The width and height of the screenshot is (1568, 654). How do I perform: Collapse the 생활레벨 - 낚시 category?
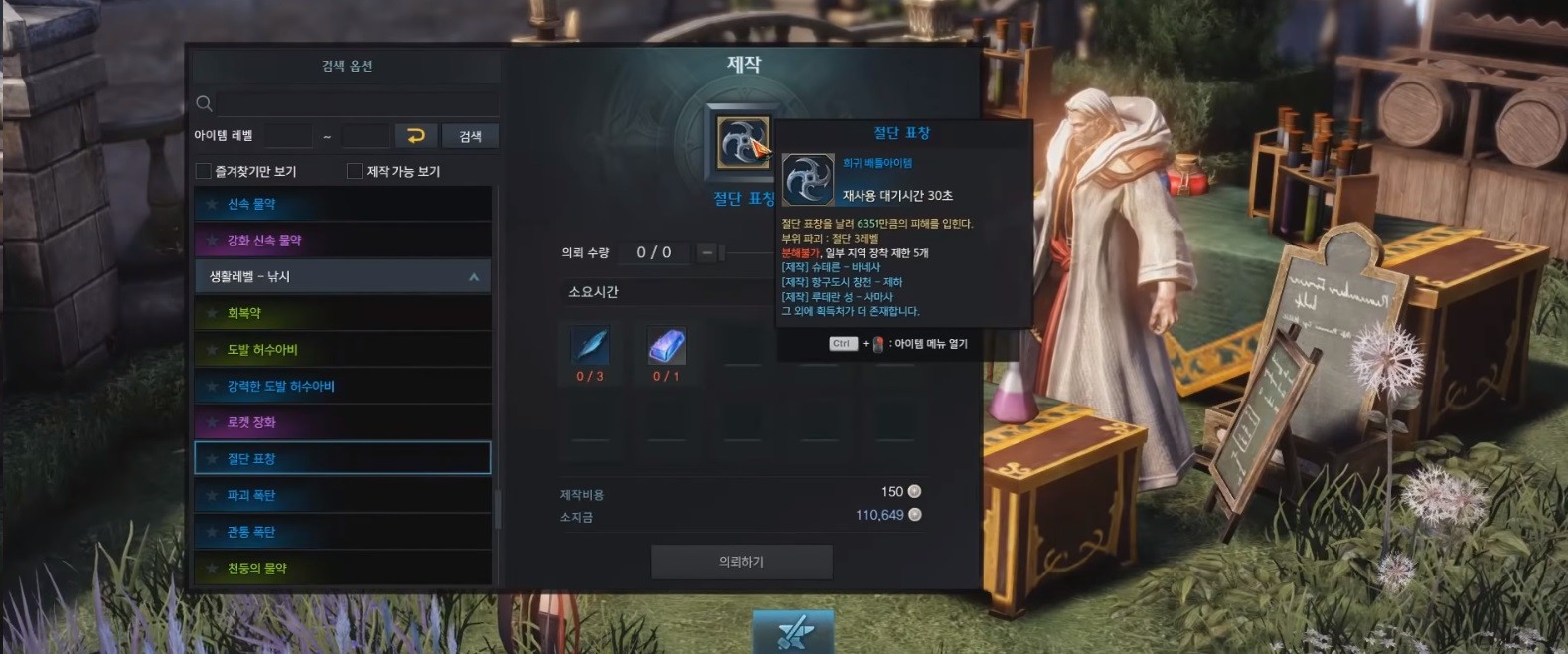(x=474, y=277)
